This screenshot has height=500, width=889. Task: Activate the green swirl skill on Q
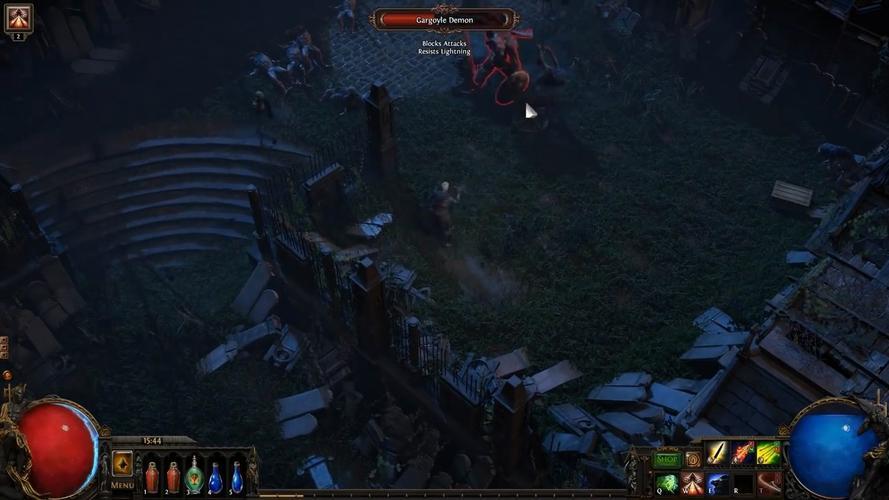point(667,484)
